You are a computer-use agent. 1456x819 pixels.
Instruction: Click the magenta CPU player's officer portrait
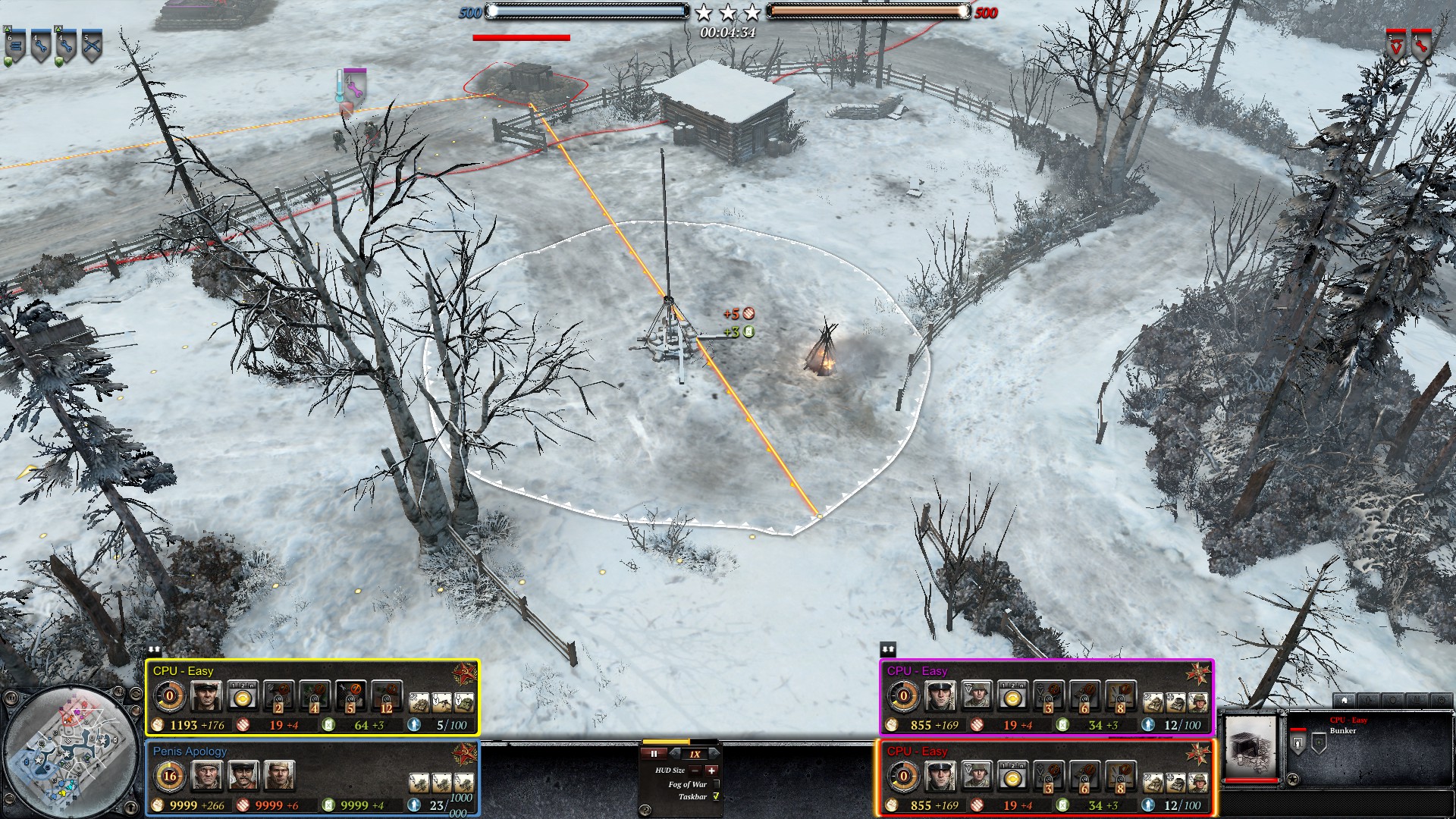point(940,696)
